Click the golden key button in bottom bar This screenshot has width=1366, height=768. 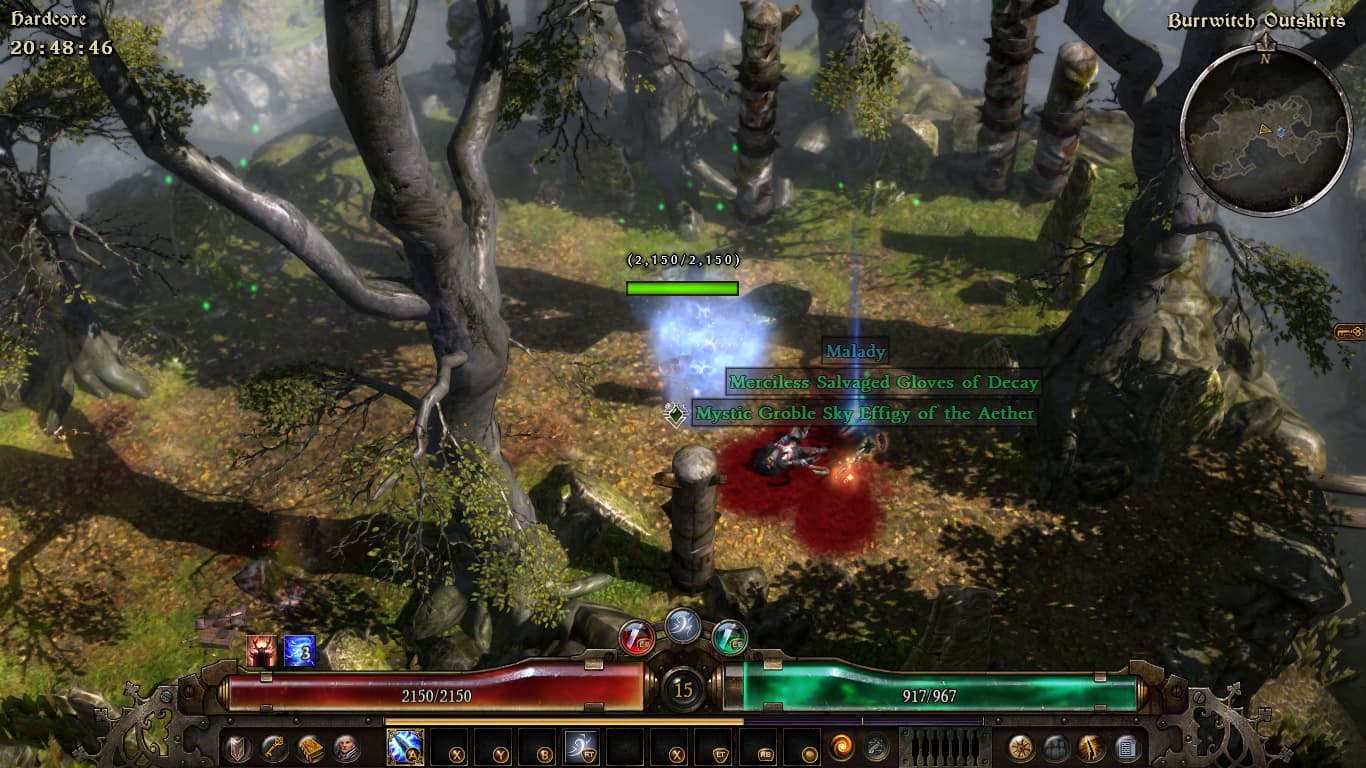point(274,747)
